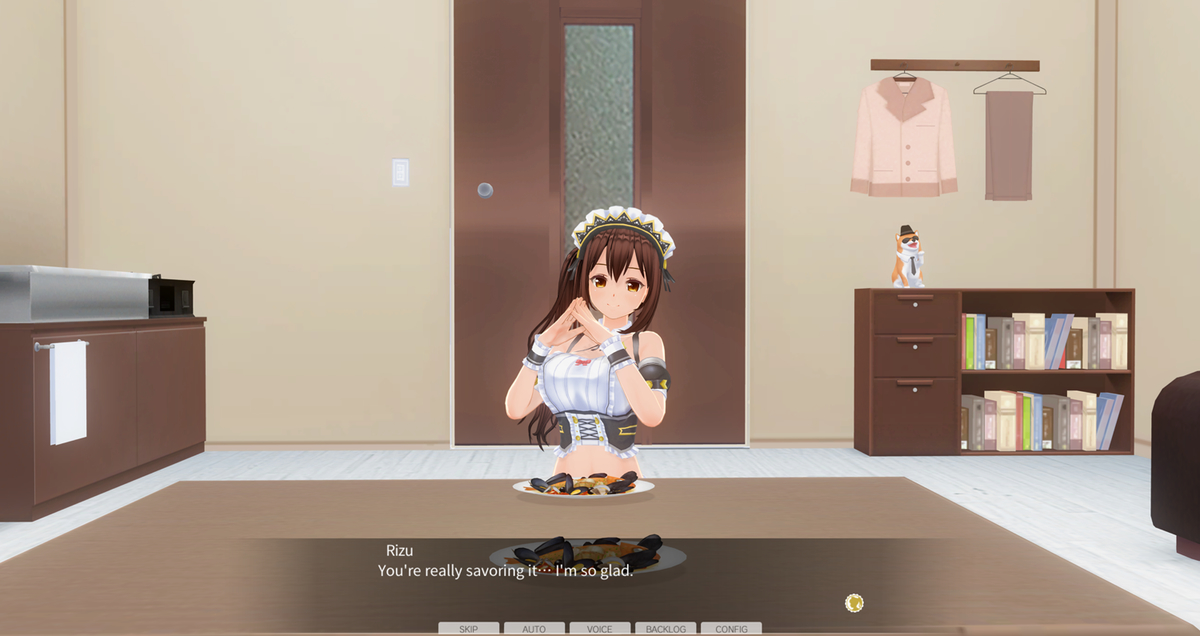Open the BACKLOG dialogue history
Viewport: 1200px width, 636px height.
click(665, 629)
